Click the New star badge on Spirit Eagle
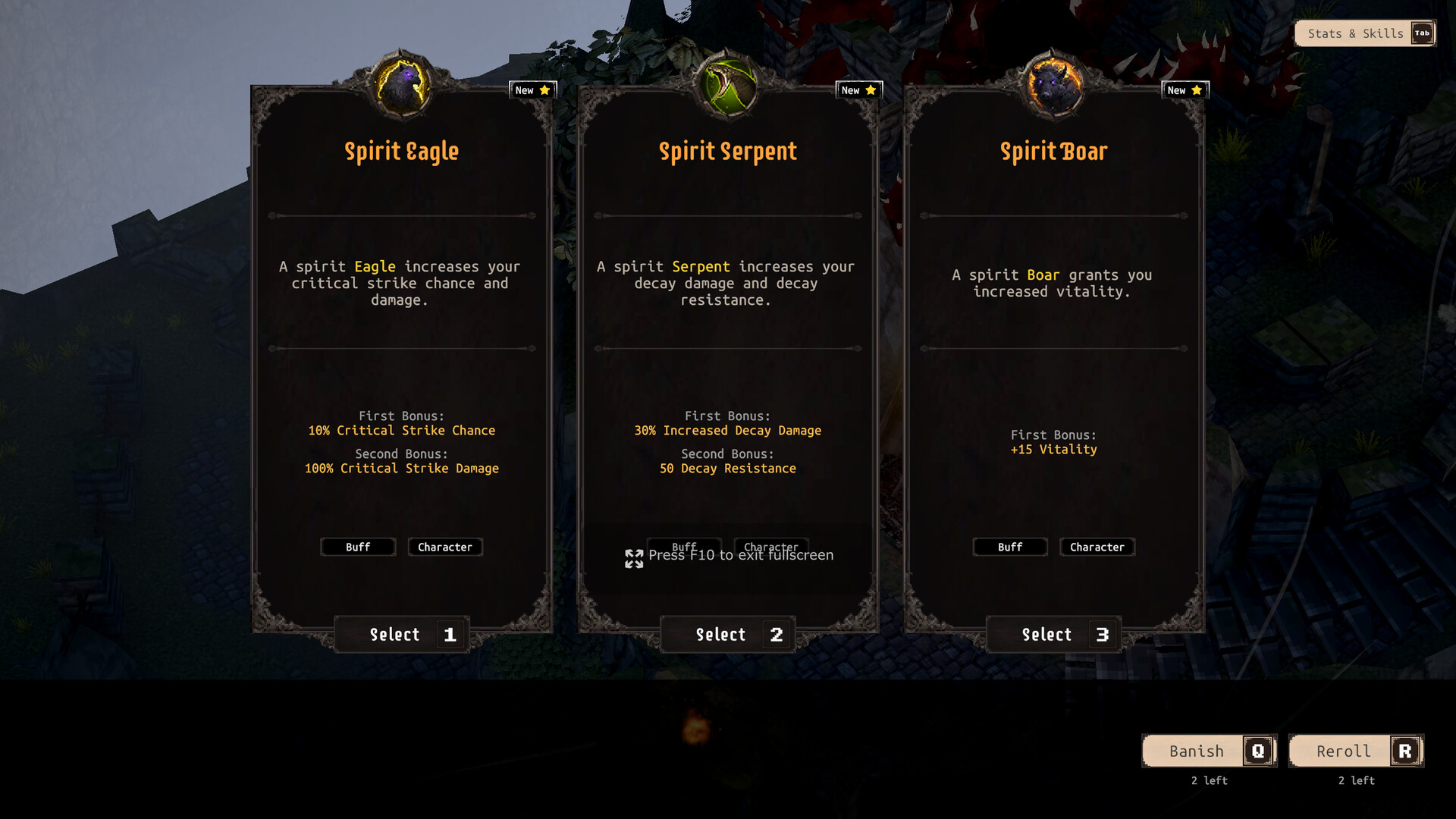 click(533, 89)
